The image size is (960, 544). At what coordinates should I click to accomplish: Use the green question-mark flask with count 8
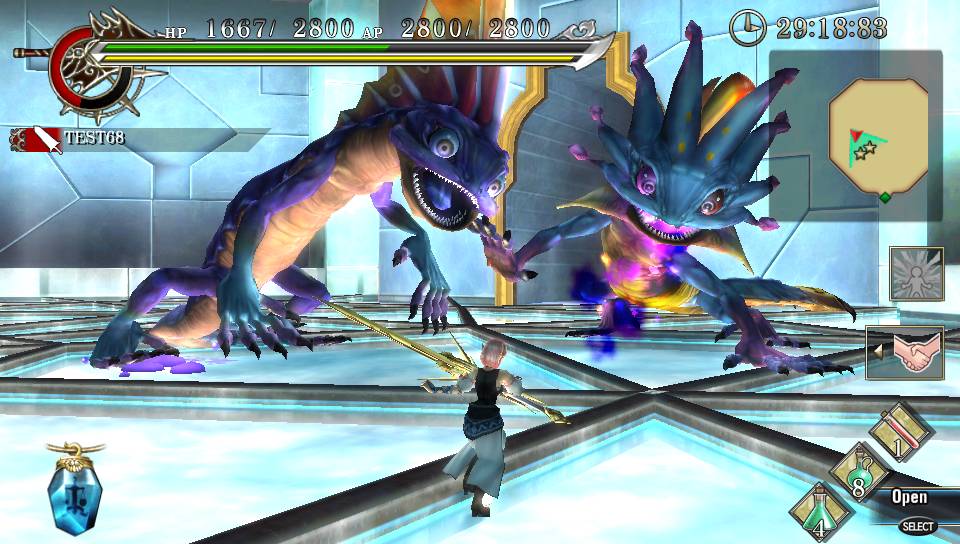(x=860, y=472)
